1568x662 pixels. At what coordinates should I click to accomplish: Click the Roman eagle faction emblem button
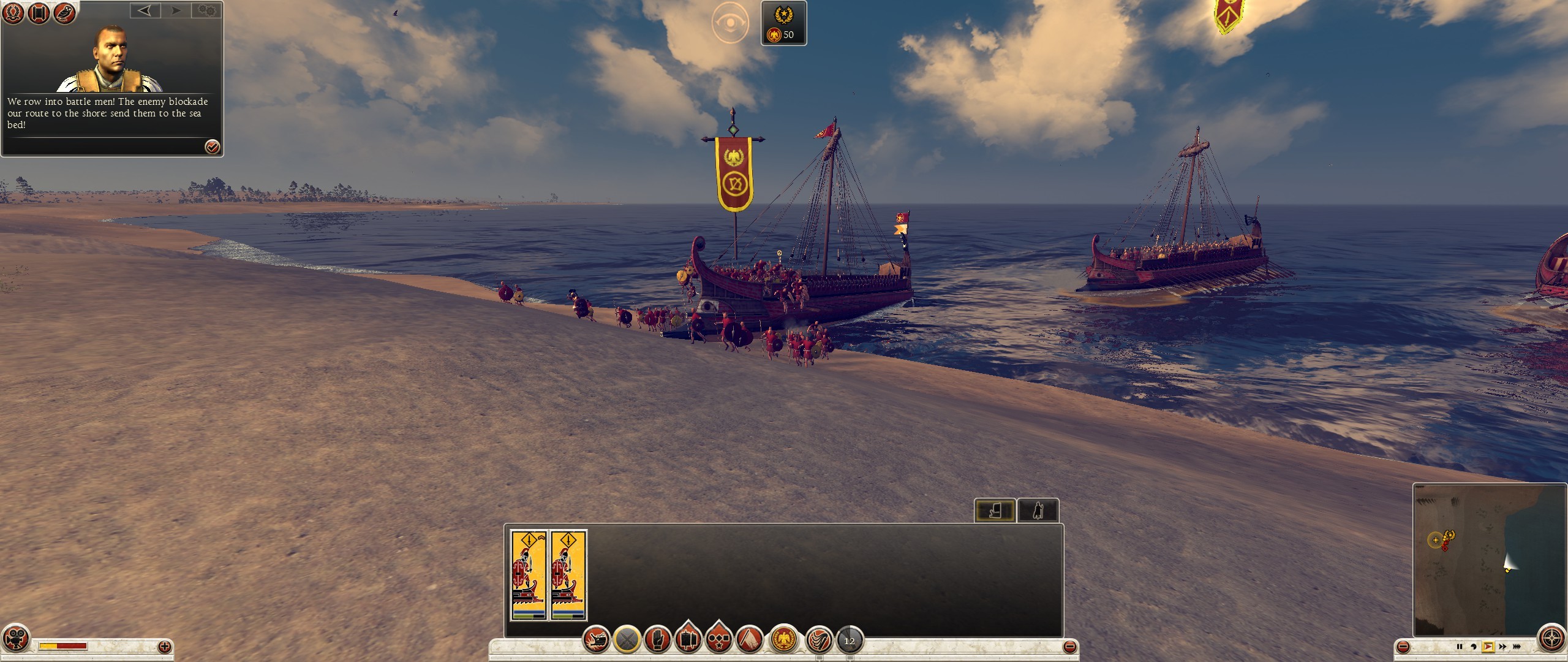pos(784,641)
